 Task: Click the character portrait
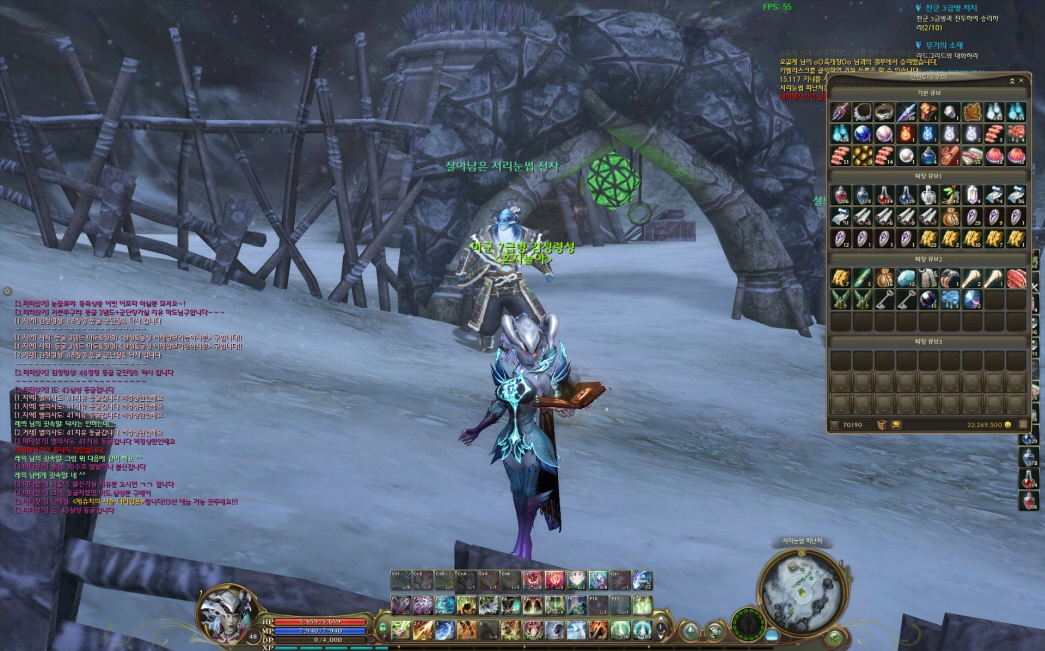[x=224, y=612]
